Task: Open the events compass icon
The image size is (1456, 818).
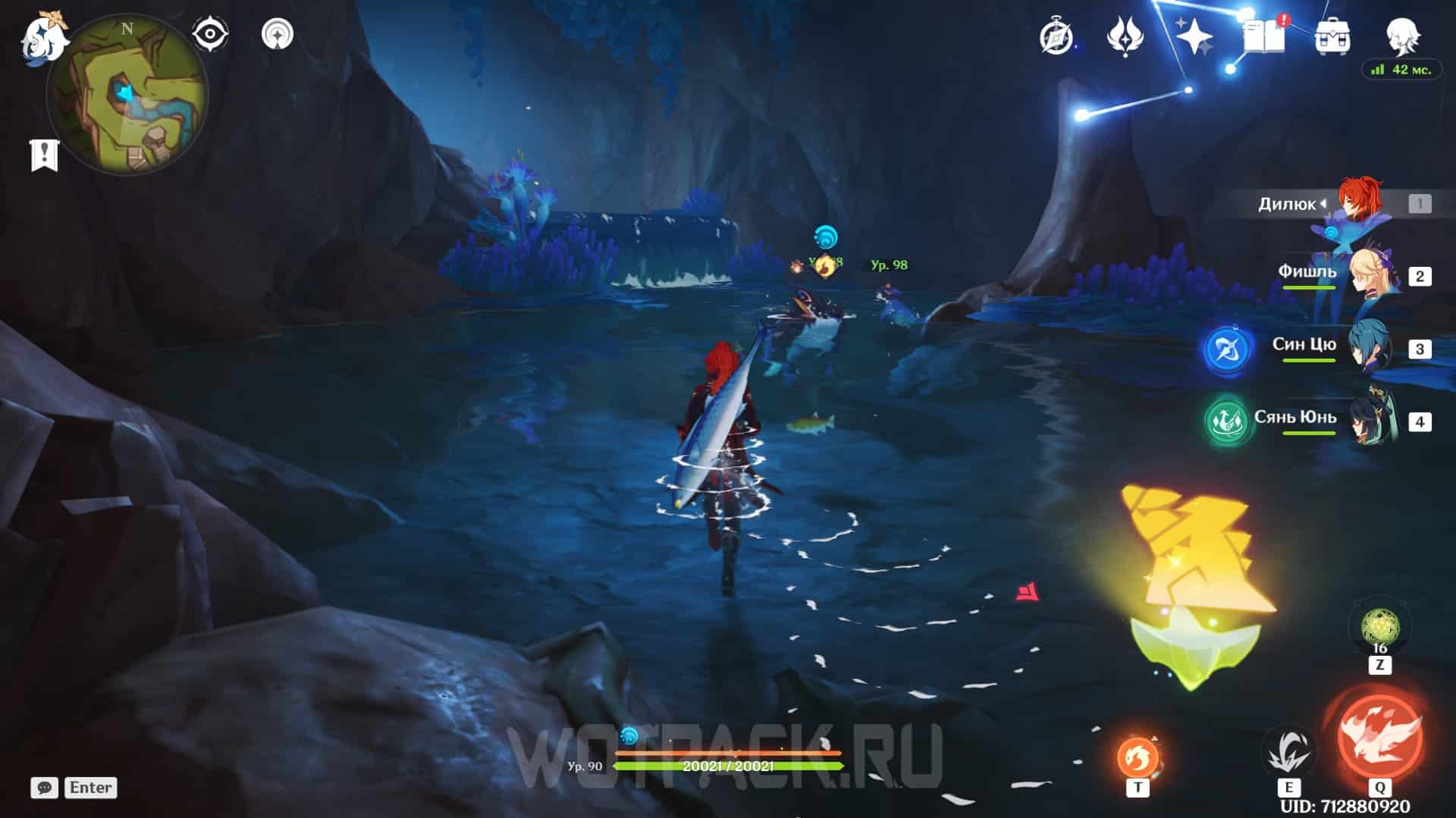Action: pyautogui.click(x=1056, y=36)
